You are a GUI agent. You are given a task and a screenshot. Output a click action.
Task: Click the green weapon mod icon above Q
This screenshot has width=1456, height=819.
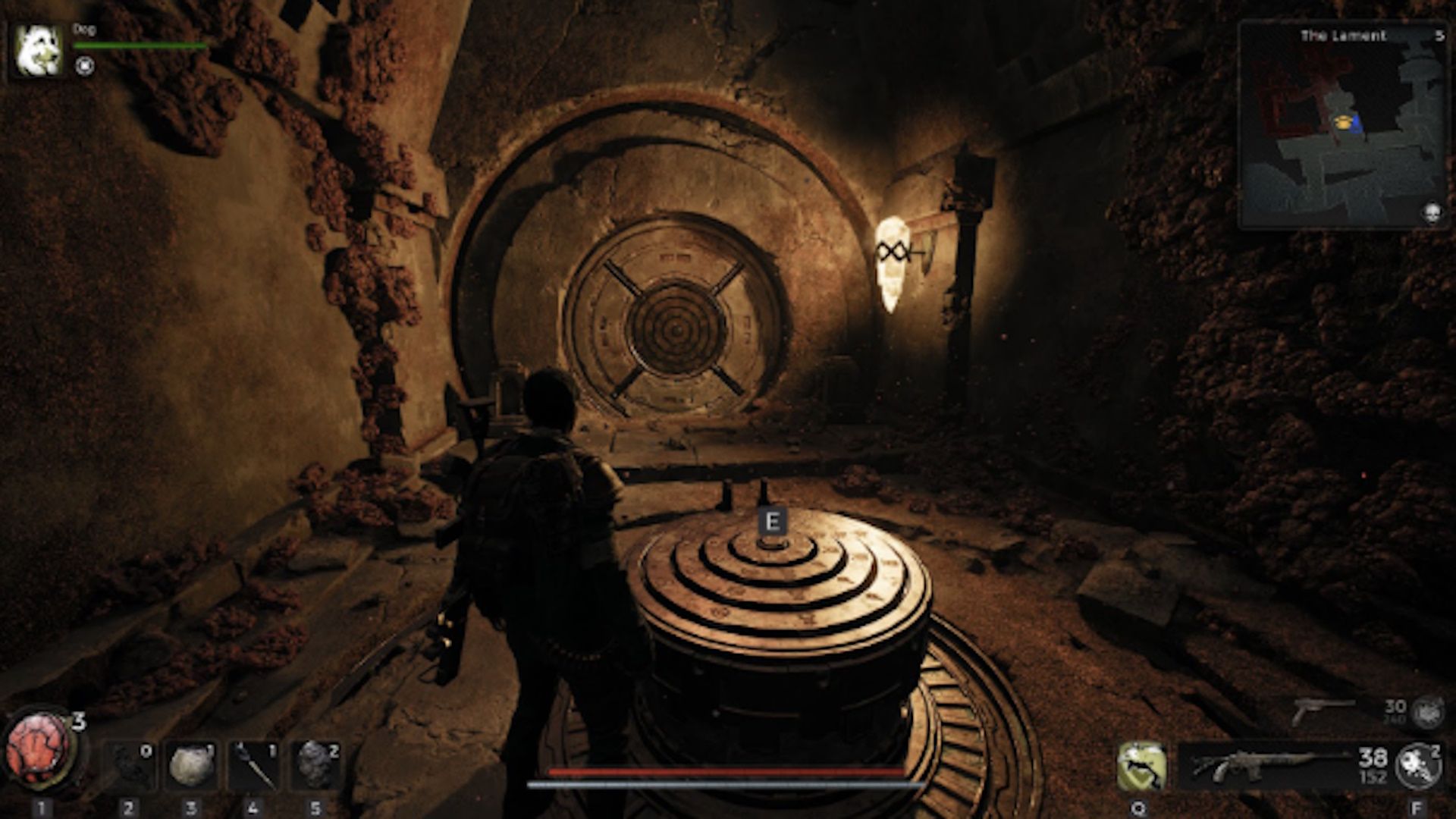coord(1142,766)
